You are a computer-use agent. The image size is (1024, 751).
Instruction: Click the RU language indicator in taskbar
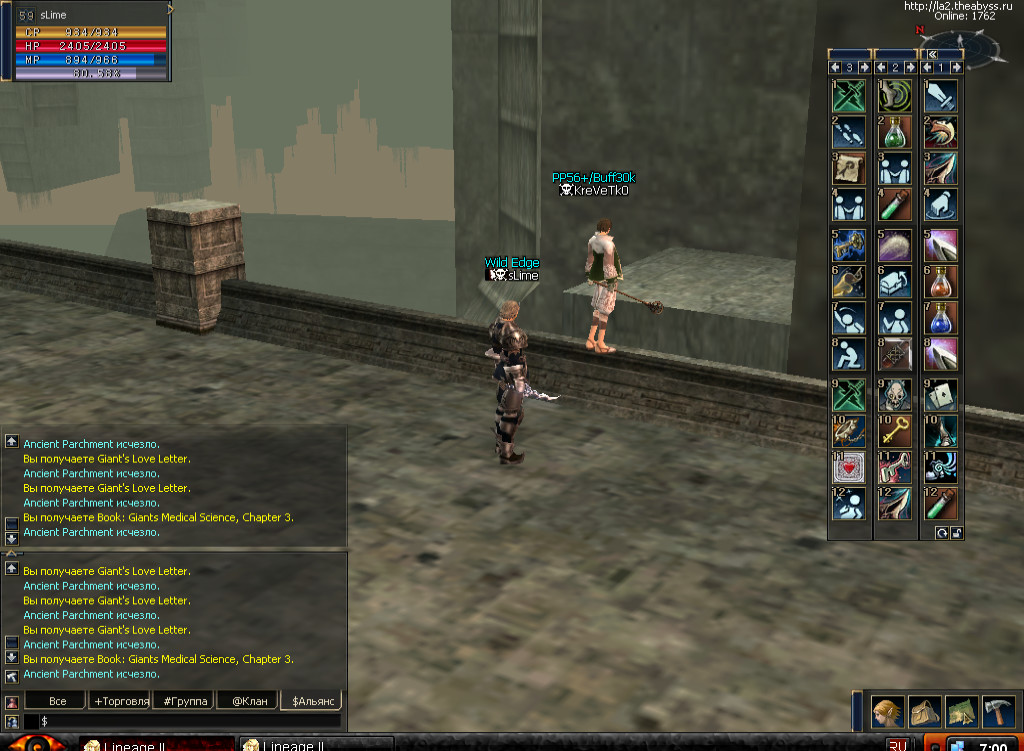click(898, 746)
